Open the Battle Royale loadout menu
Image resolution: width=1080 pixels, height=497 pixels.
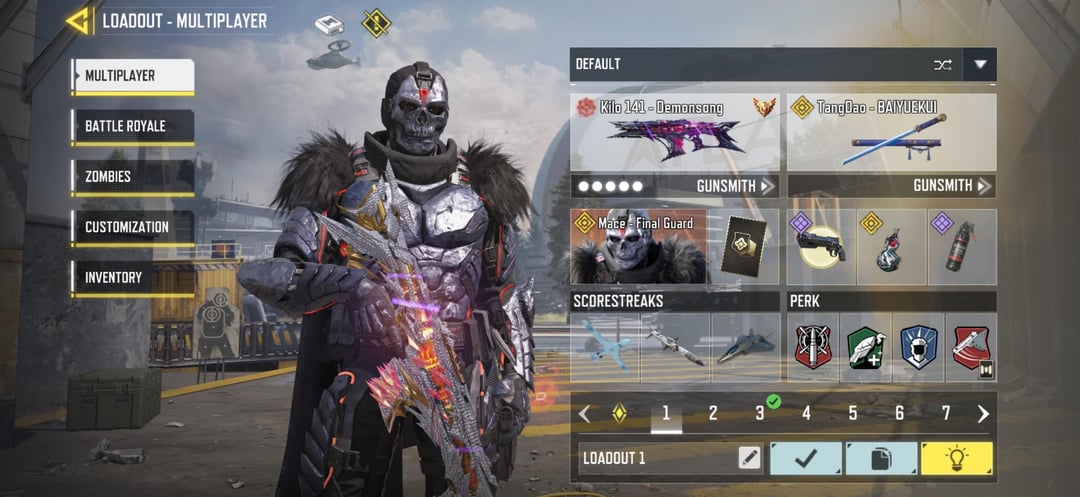click(x=132, y=127)
